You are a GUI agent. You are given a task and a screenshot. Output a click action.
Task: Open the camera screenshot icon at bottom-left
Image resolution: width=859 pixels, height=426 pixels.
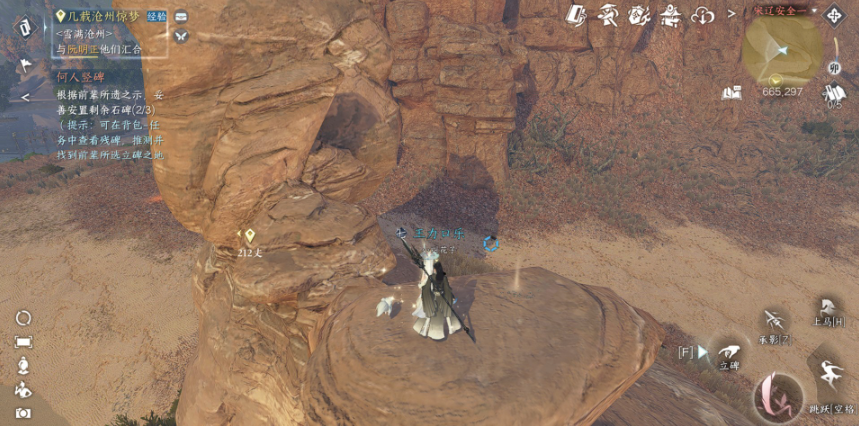point(23,412)
